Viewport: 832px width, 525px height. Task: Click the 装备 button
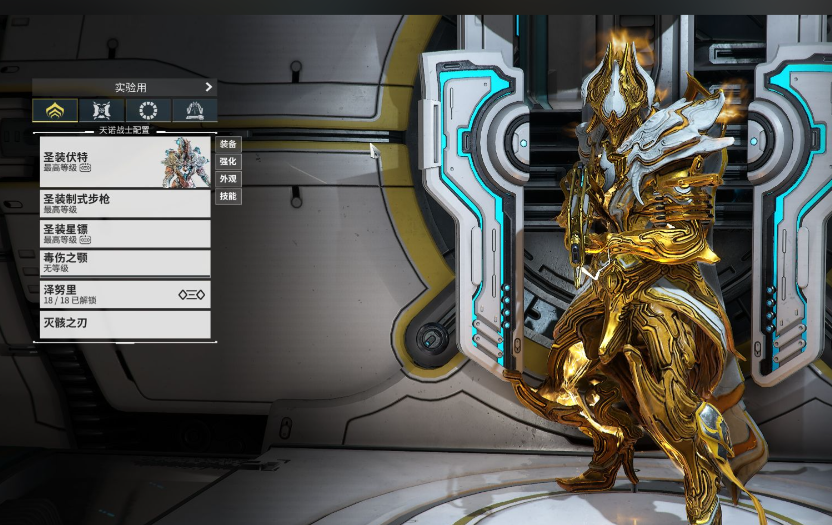coord(228,144)
